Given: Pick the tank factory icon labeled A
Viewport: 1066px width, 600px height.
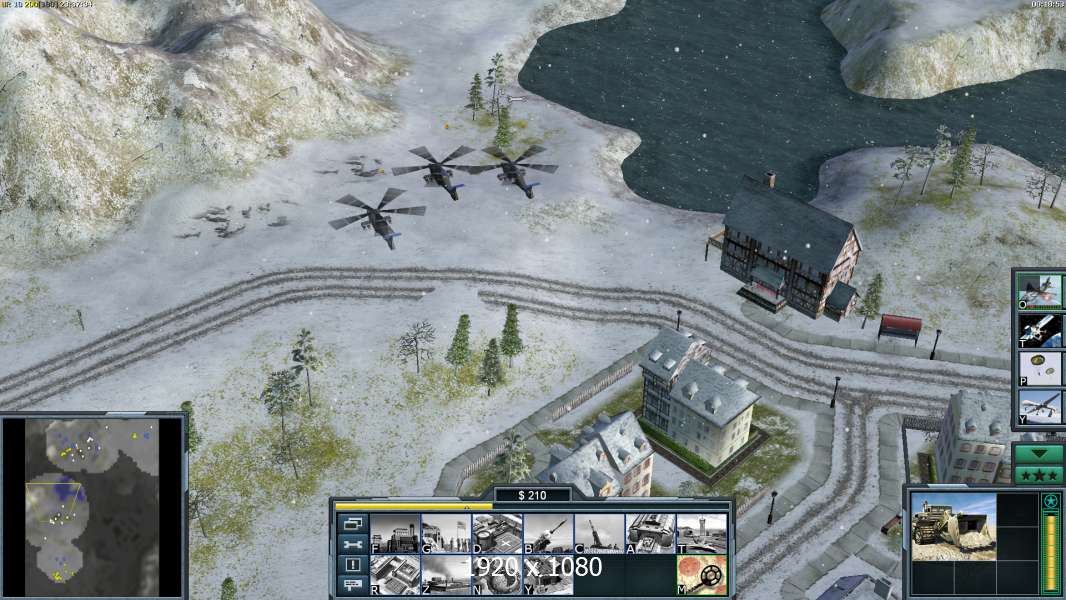Looking at the screenshot, I should (650, 534).
